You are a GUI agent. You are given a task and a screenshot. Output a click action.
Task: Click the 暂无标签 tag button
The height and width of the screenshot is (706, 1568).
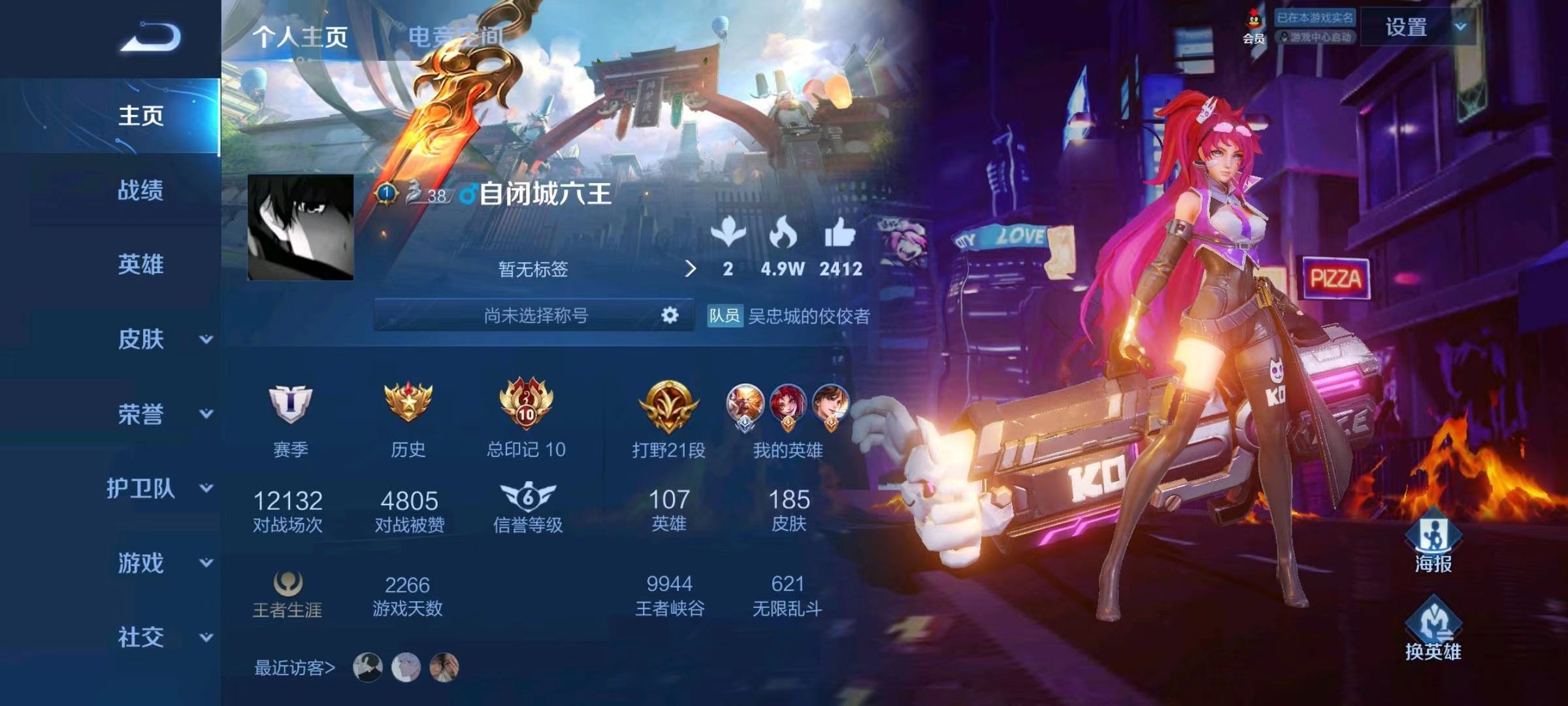(x=531, y=269)
